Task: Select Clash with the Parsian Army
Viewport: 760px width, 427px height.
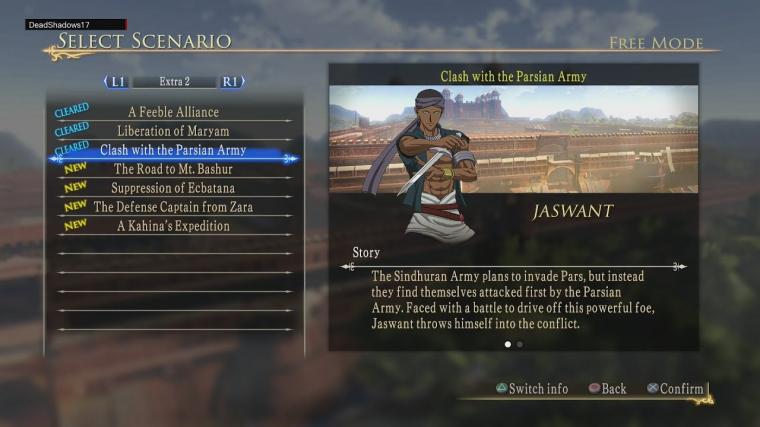Action: point(173,150)
